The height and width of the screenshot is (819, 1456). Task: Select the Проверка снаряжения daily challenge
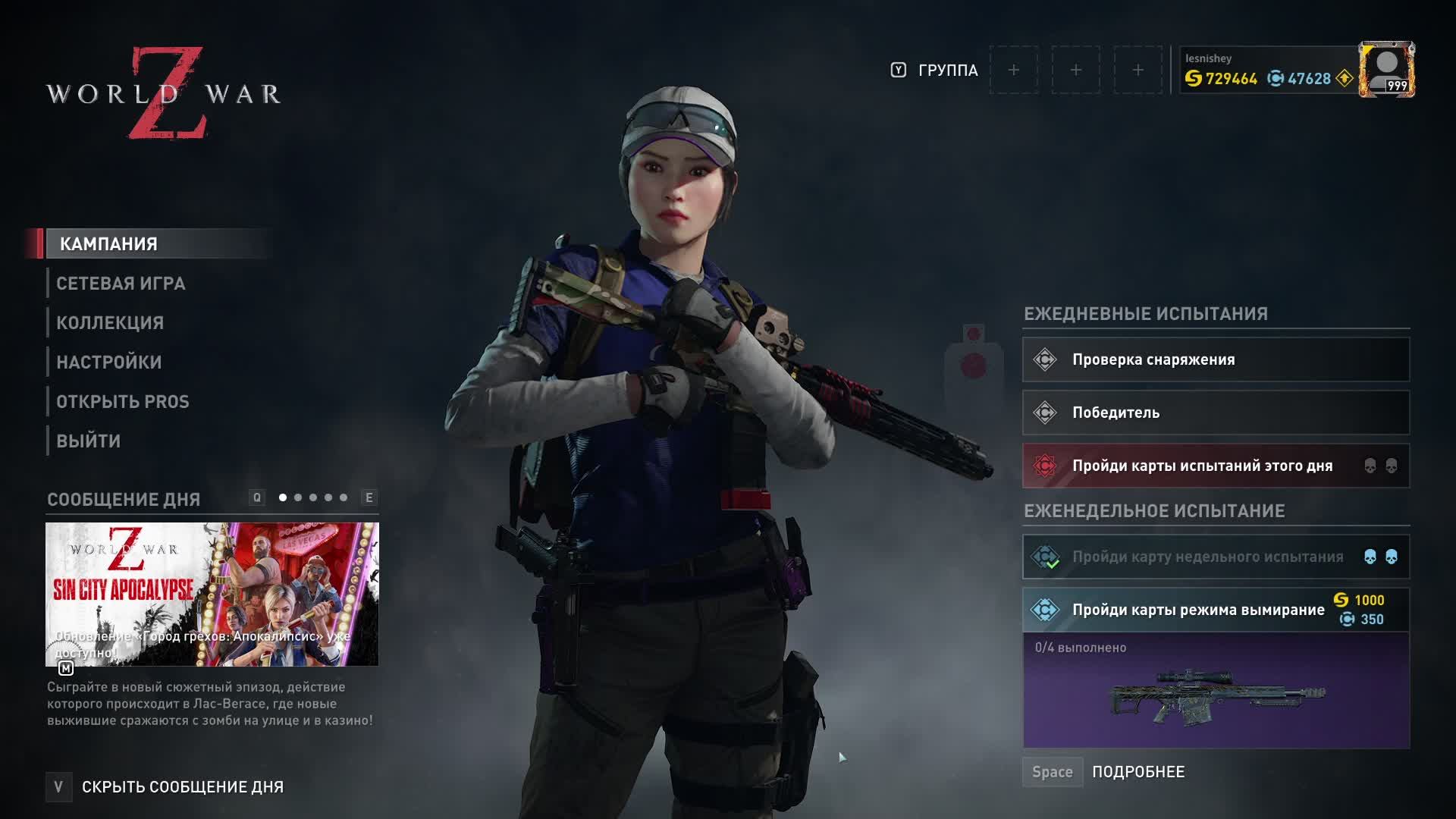pyautogui.click(x=1216, y=359)
